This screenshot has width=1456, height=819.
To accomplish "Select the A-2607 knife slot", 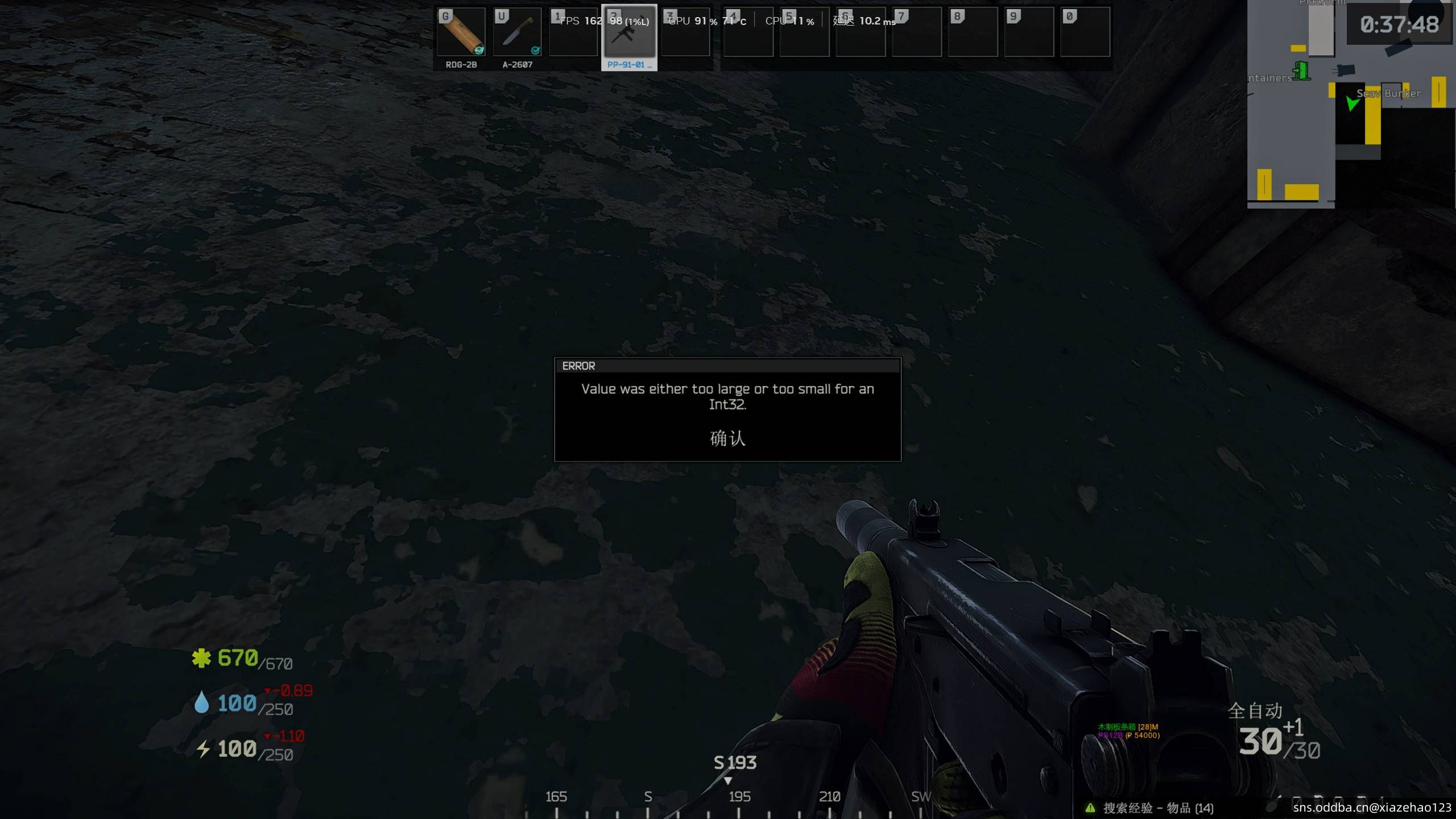I will tap(517, 32).
